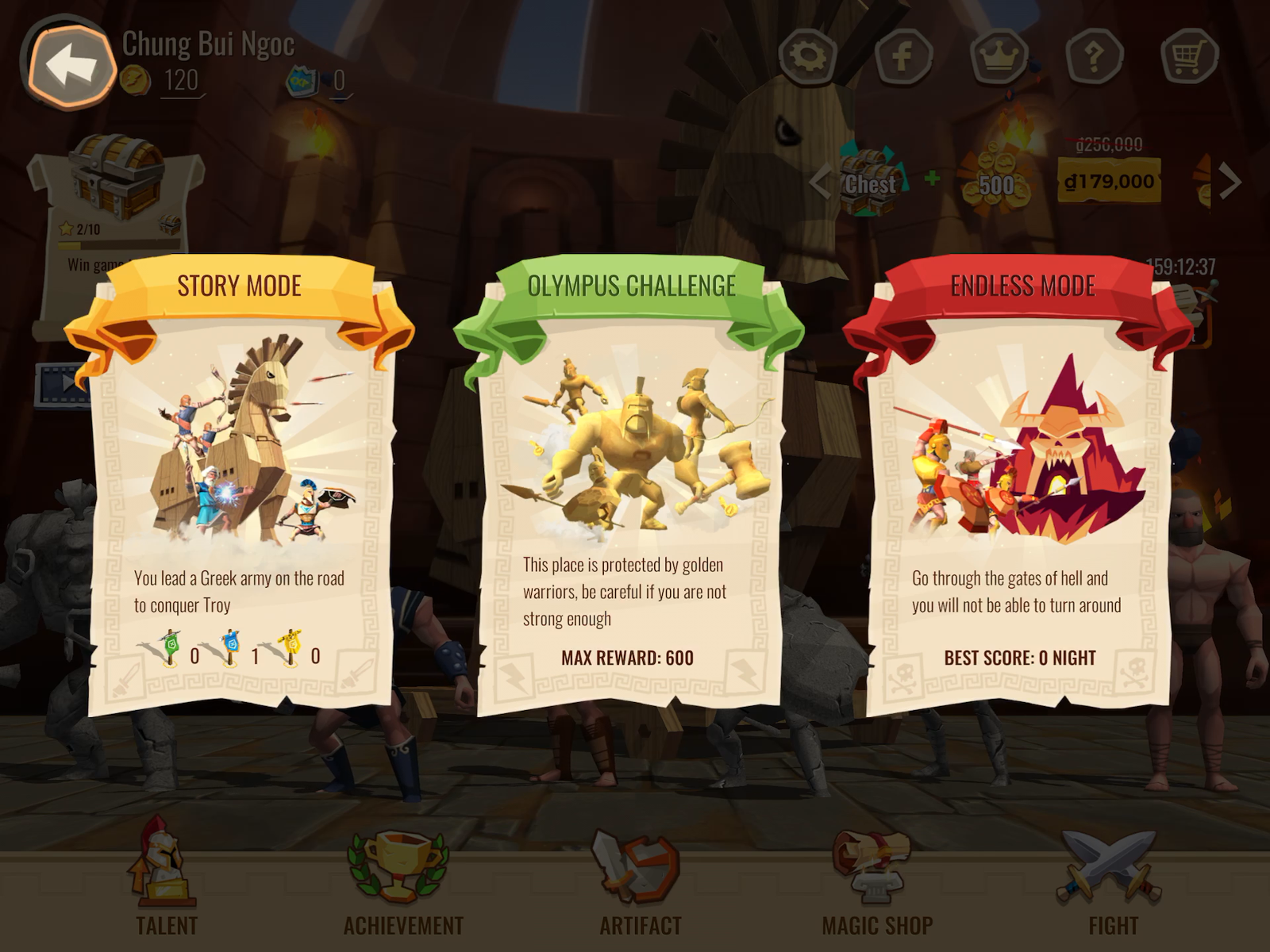Show previous offer with left arrow
The height and width of the screenshot is (952, 1270).
click(x=820, y=182)
